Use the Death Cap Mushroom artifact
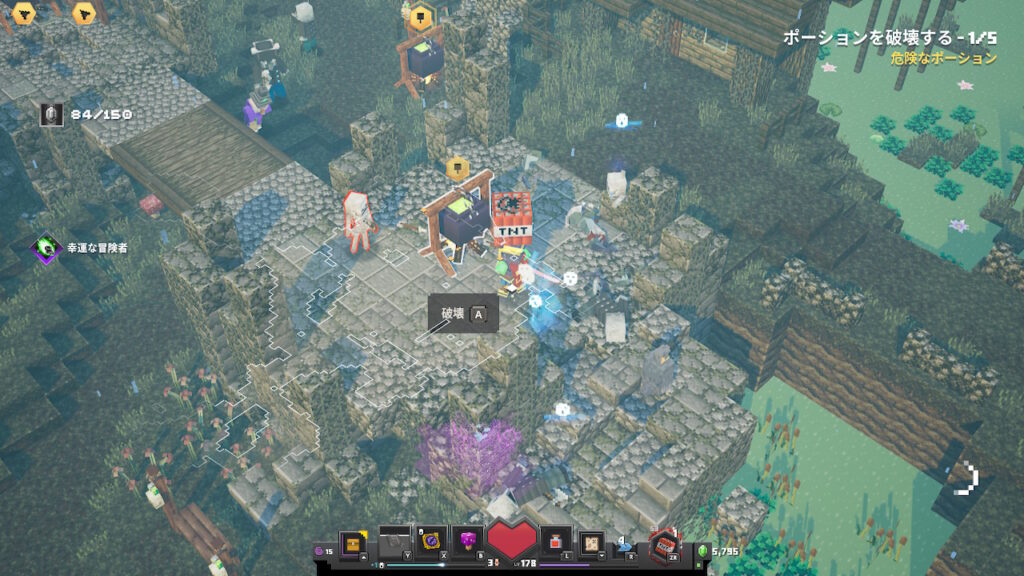 (x=468, y=541)
